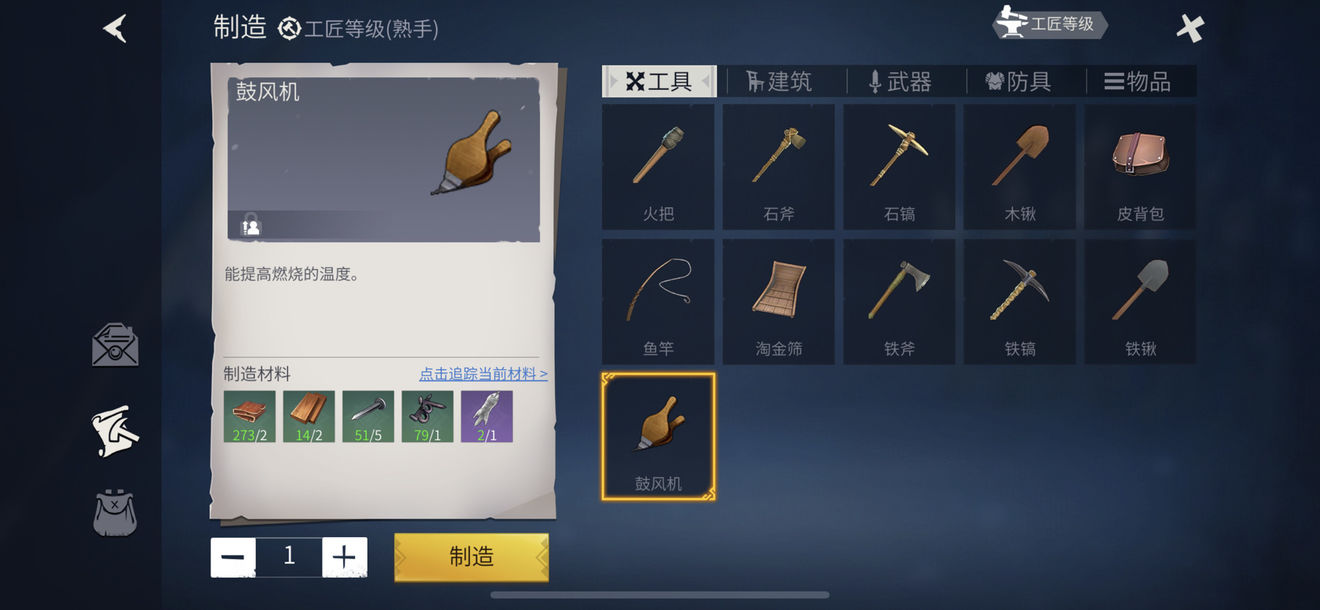The height and width of the screenshot is (610, 1320).
Task: Click the 点击追踪当前材料 track materials link
Action: pos(483,374)
